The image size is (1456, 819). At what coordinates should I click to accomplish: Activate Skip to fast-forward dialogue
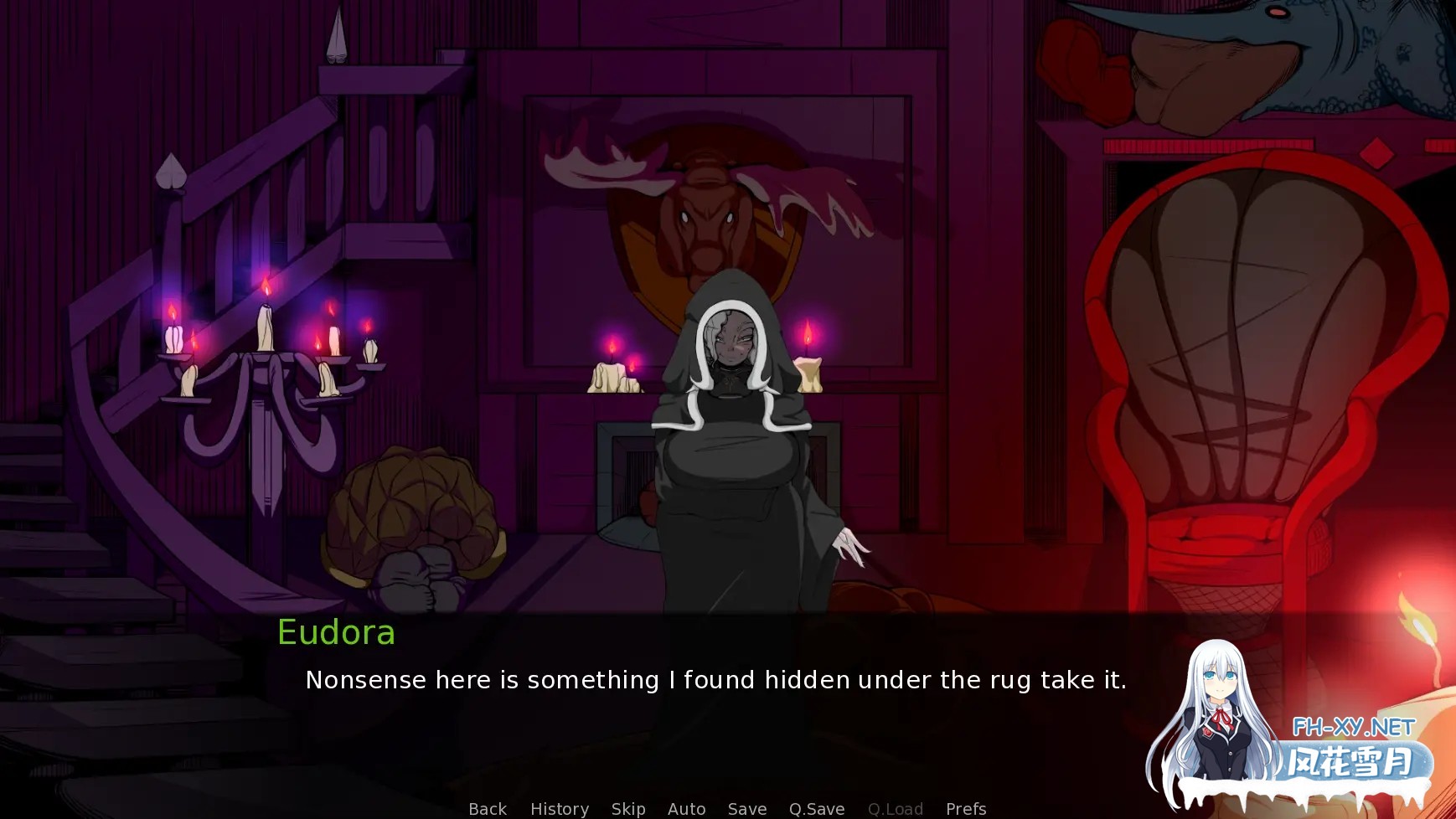(628, 809)
